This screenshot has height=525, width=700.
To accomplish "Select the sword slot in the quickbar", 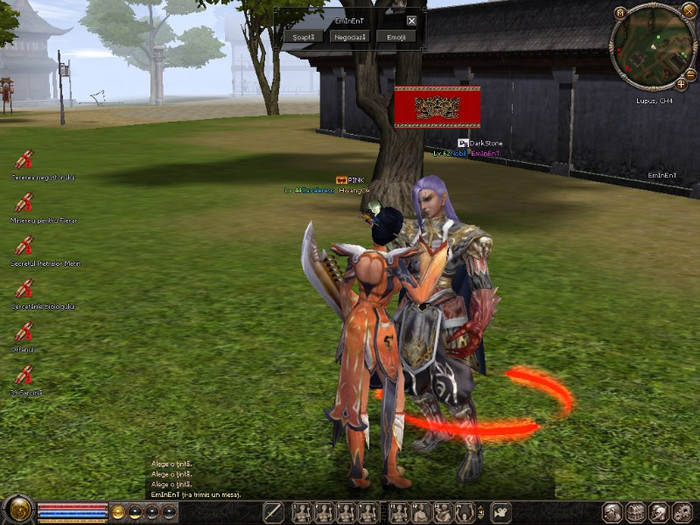I will (273, 513).
